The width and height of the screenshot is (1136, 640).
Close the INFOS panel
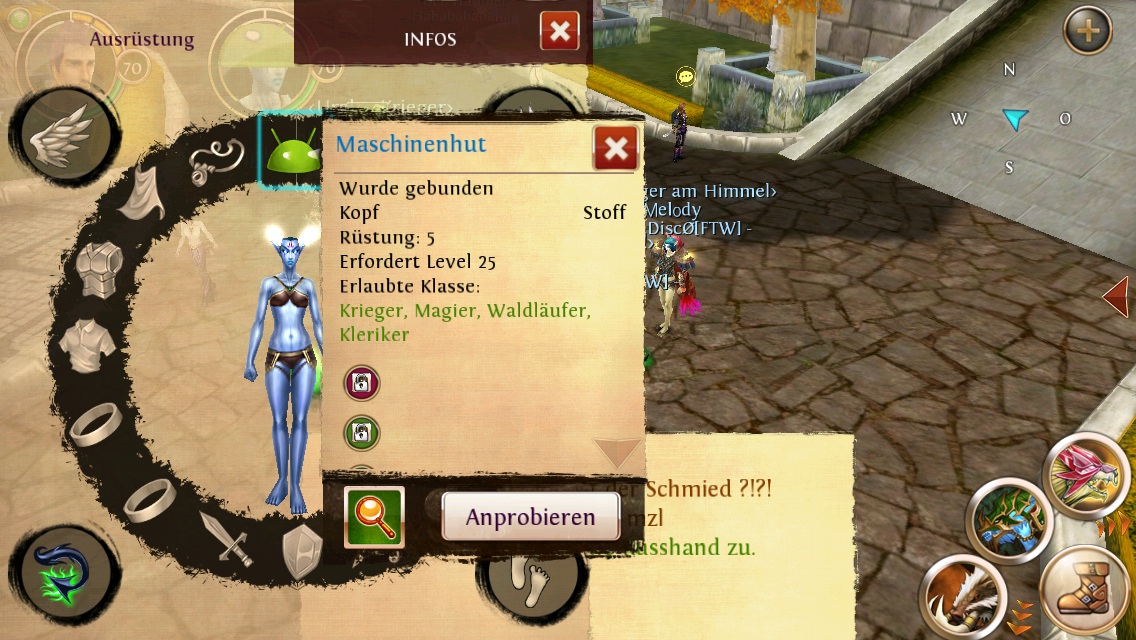[559, 32]
